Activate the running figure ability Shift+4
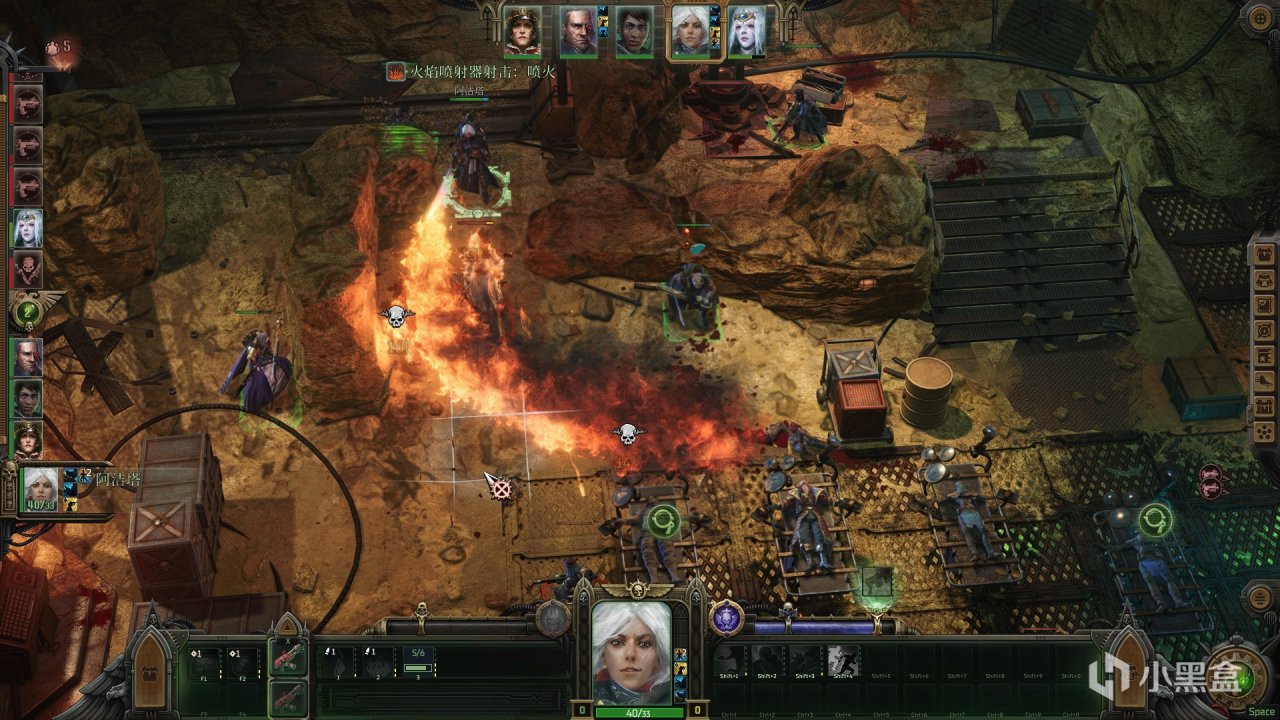 [844, 660]
